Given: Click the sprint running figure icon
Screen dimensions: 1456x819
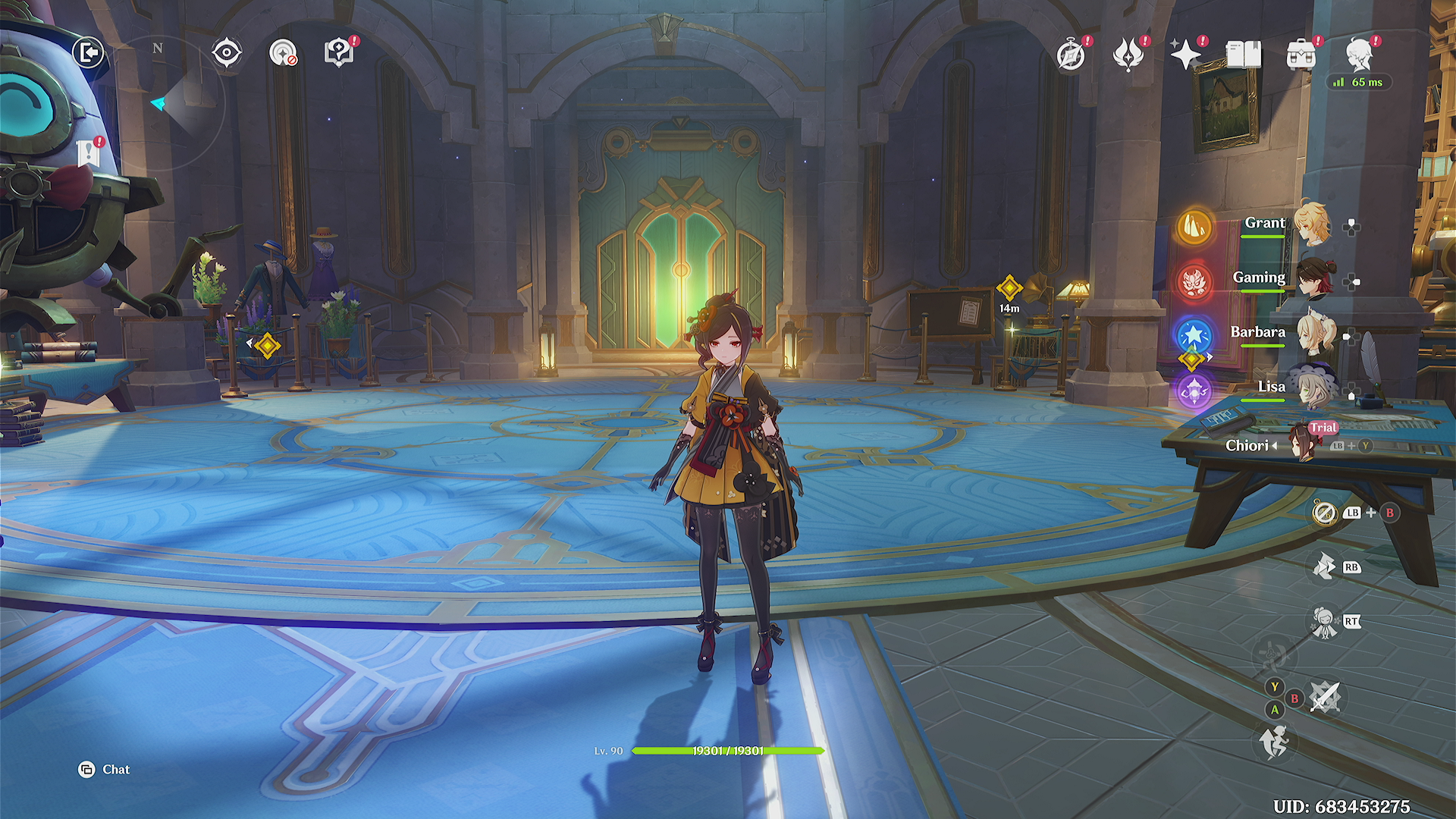Looking at the screenshot, I should tap(1274, 742).
